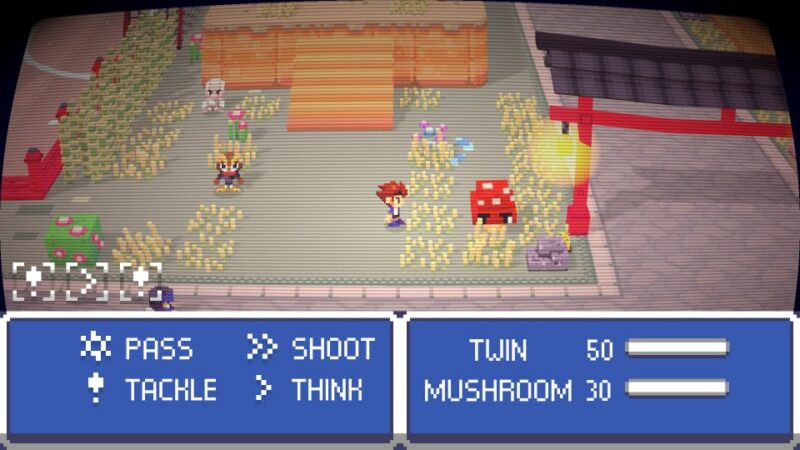Image resolution: width=800 pixels, height=450 pixels.
Task: Click the queued arrow icon in brackets
Action: [x=87, y=281]
